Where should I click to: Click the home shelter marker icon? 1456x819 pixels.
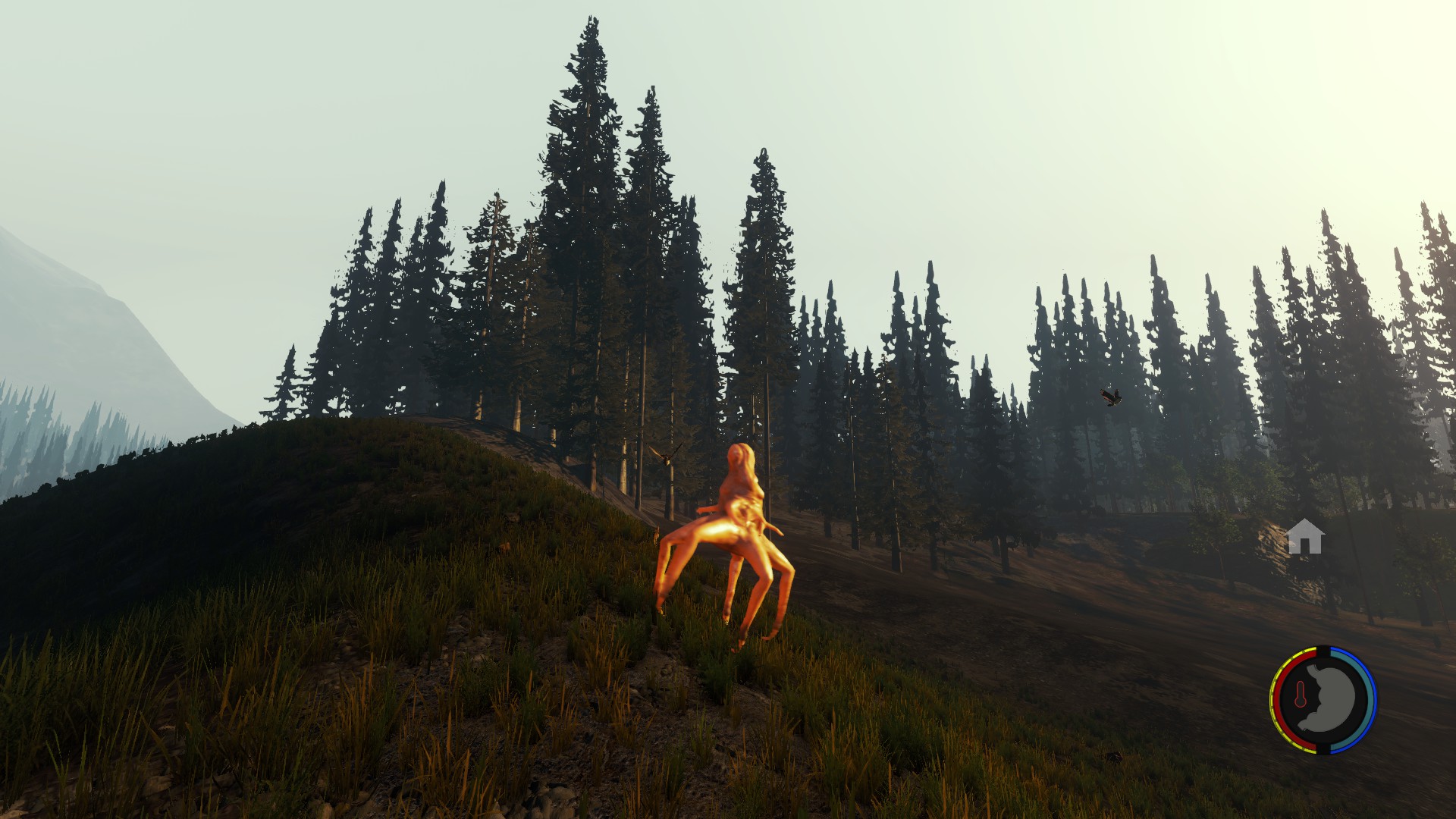point(1305,537)
